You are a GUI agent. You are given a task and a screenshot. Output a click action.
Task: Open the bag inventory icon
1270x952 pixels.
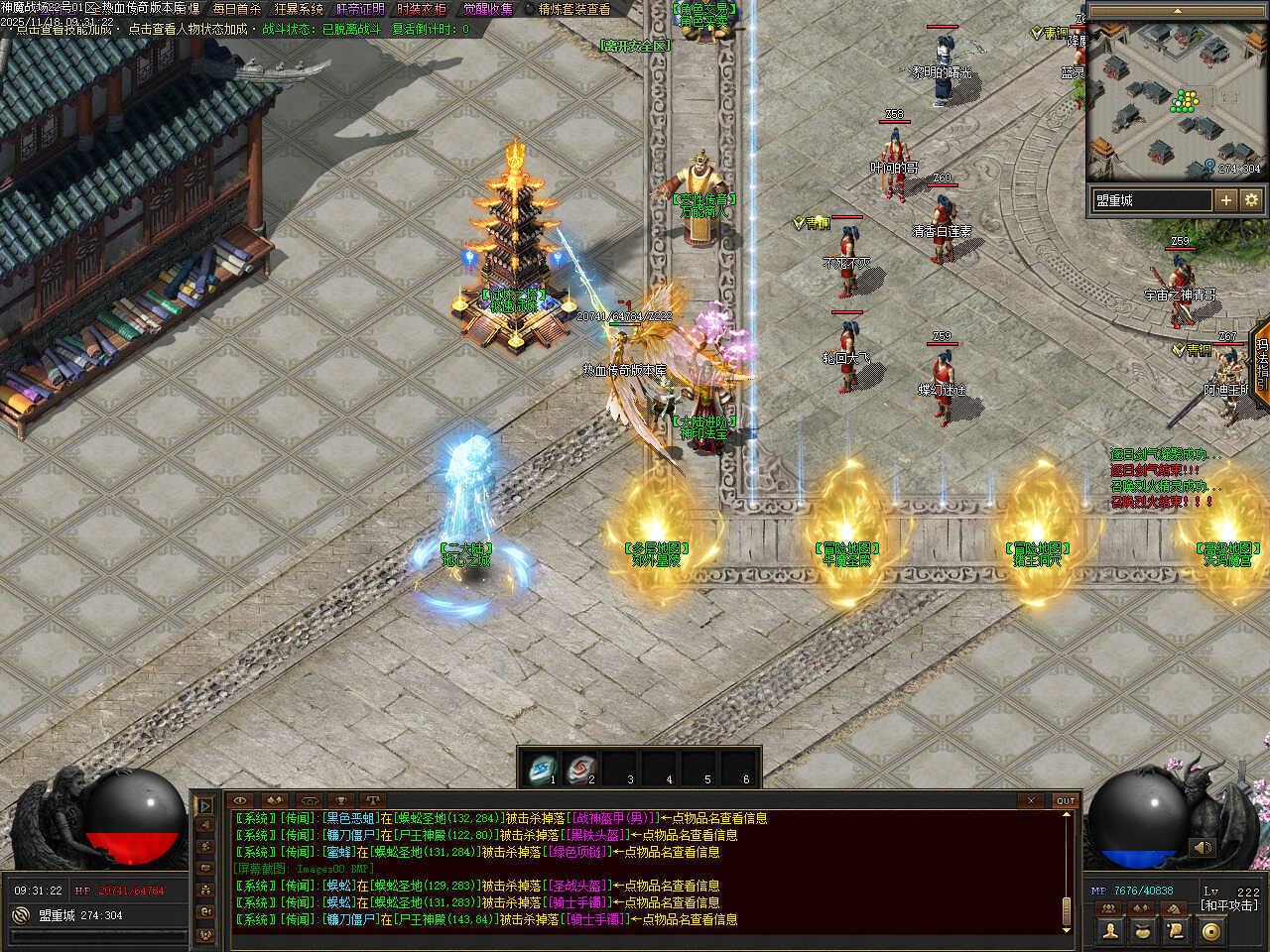pyautogui.click(x=1143, y=930)
